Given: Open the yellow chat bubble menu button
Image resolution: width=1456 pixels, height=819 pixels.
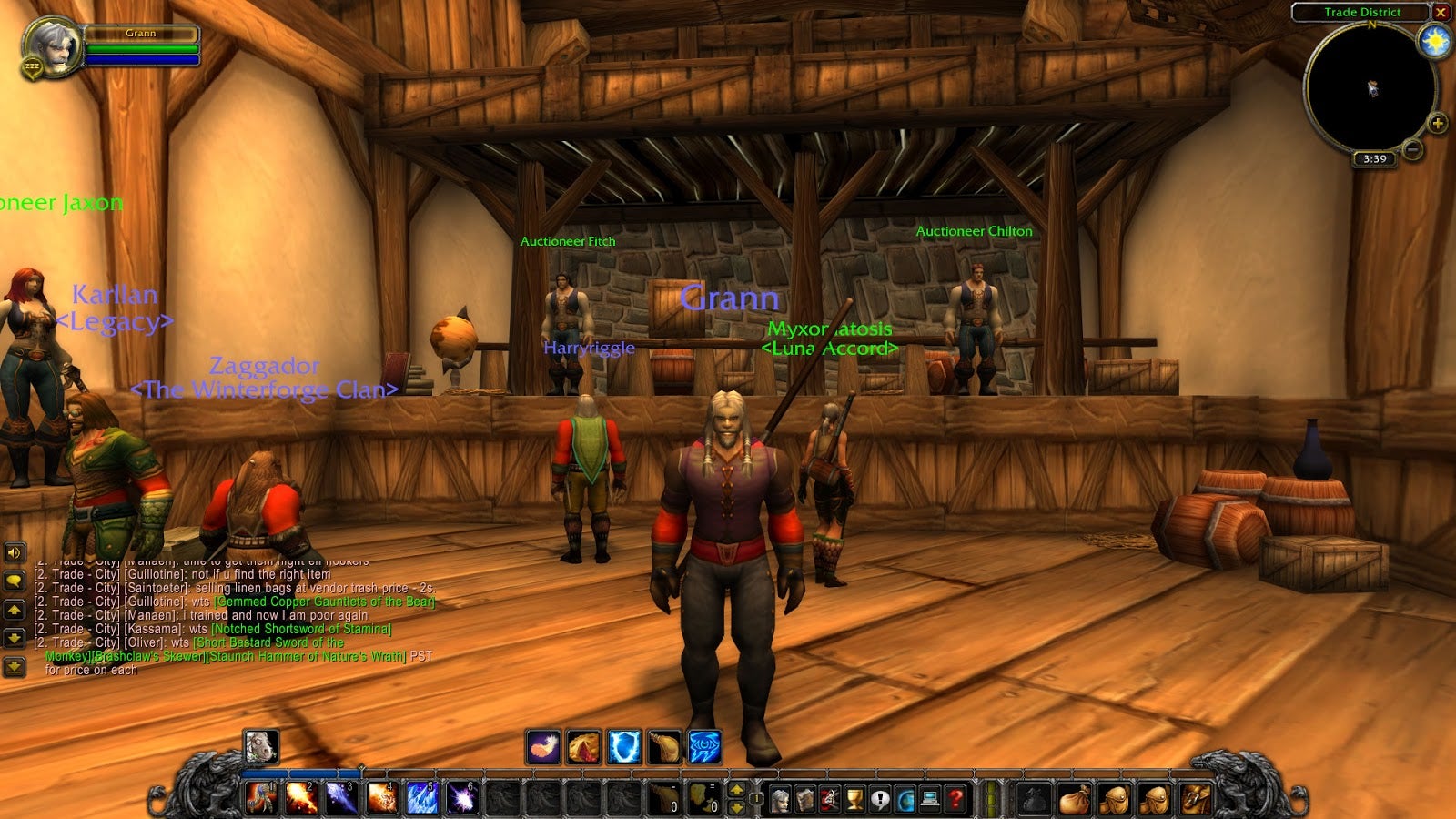Looking at the screenshot, I should 14,580.
